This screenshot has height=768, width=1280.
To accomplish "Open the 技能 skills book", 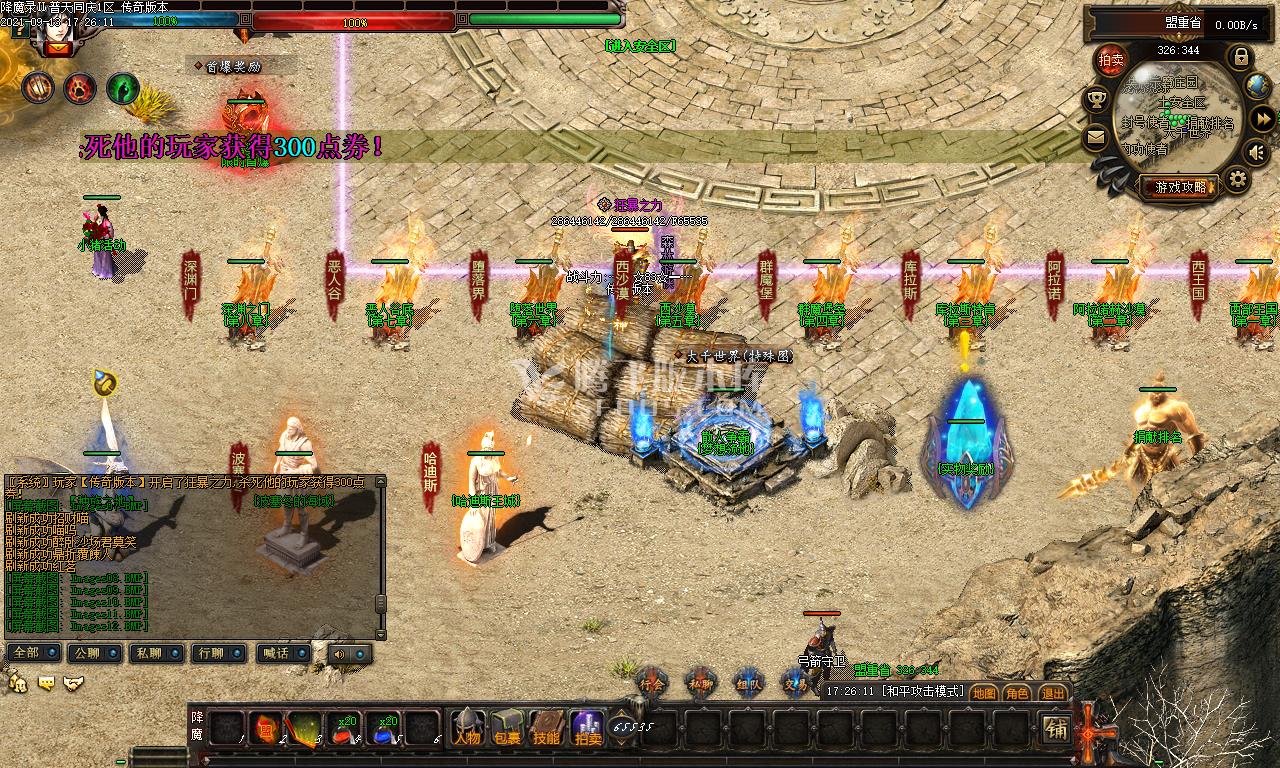I will click(546, 728).
